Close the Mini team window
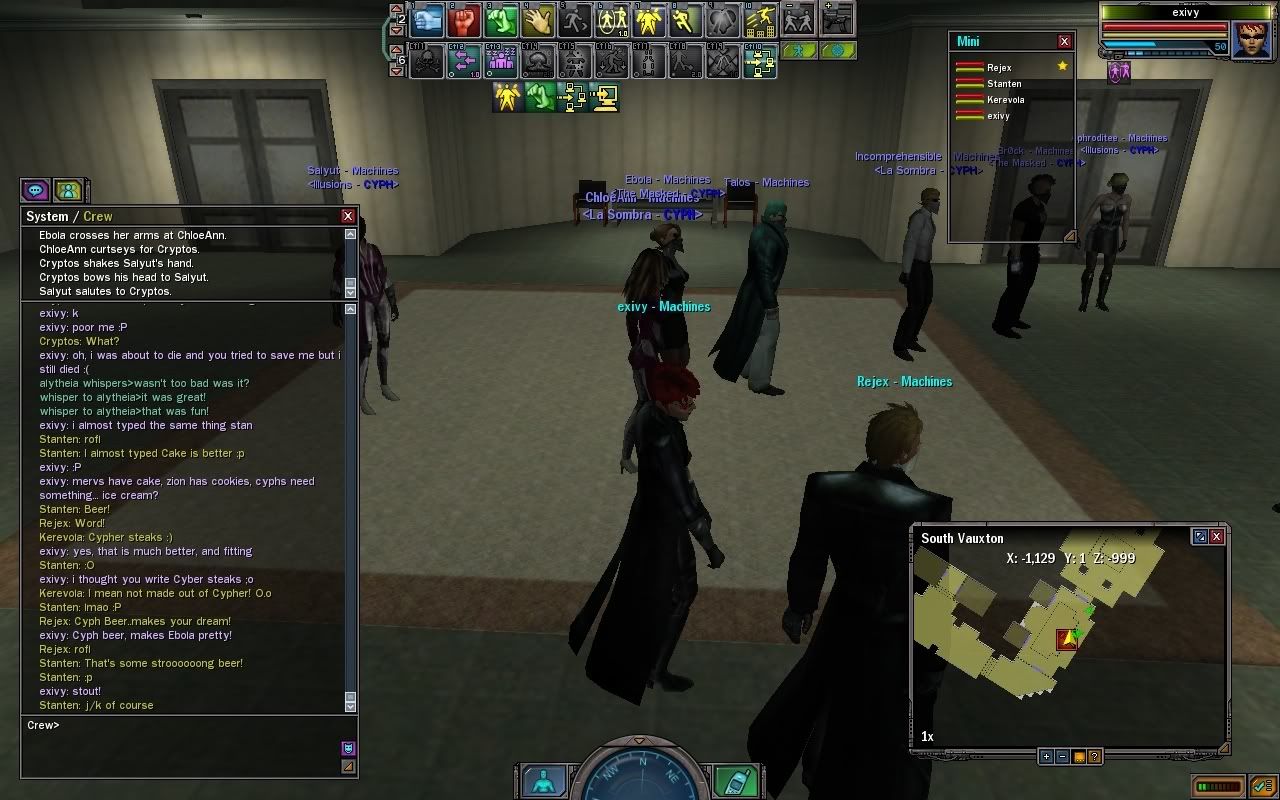The width and height of the screenshot is (1280, 800). point(1064,42)
